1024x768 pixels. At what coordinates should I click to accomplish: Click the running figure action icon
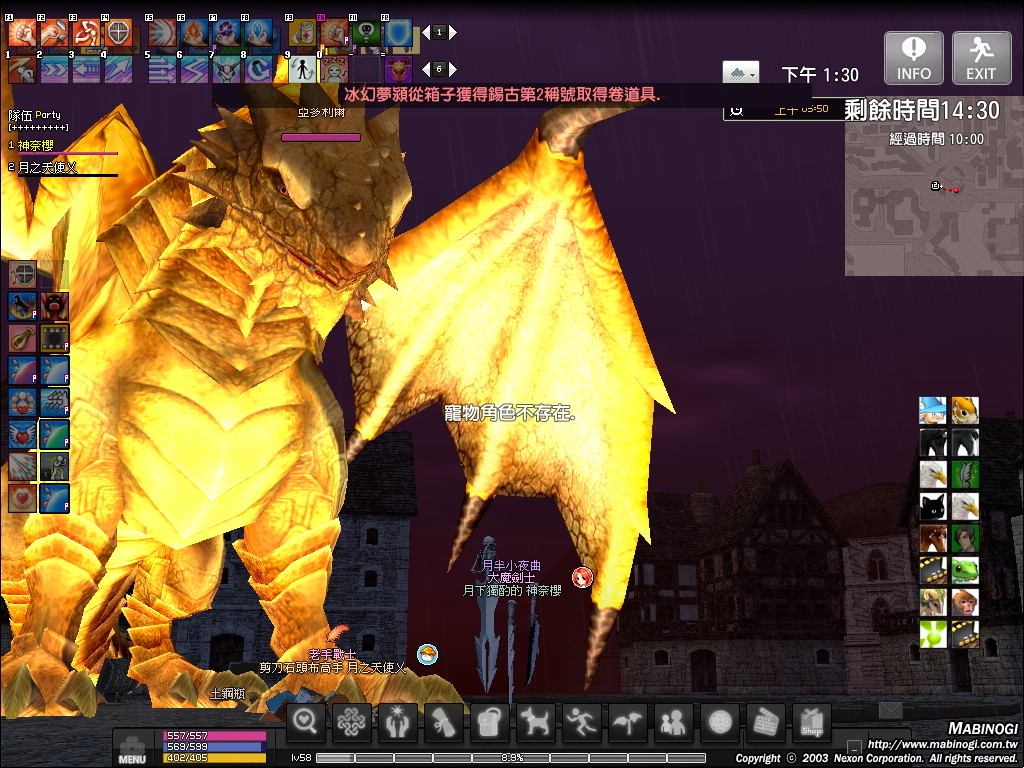582,722
